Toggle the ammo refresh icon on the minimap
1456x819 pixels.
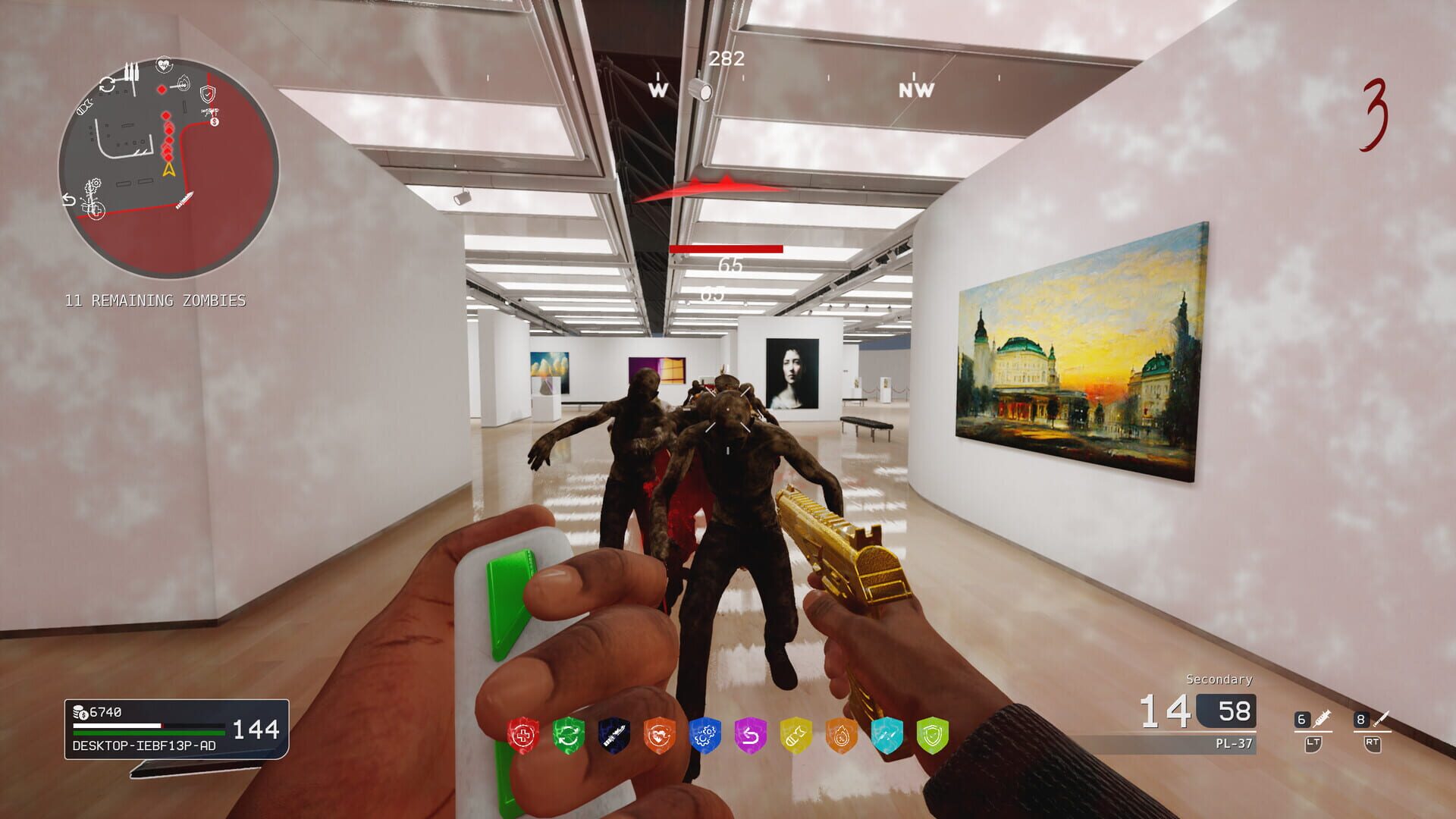pyautogui.click(x=106, y=85)
